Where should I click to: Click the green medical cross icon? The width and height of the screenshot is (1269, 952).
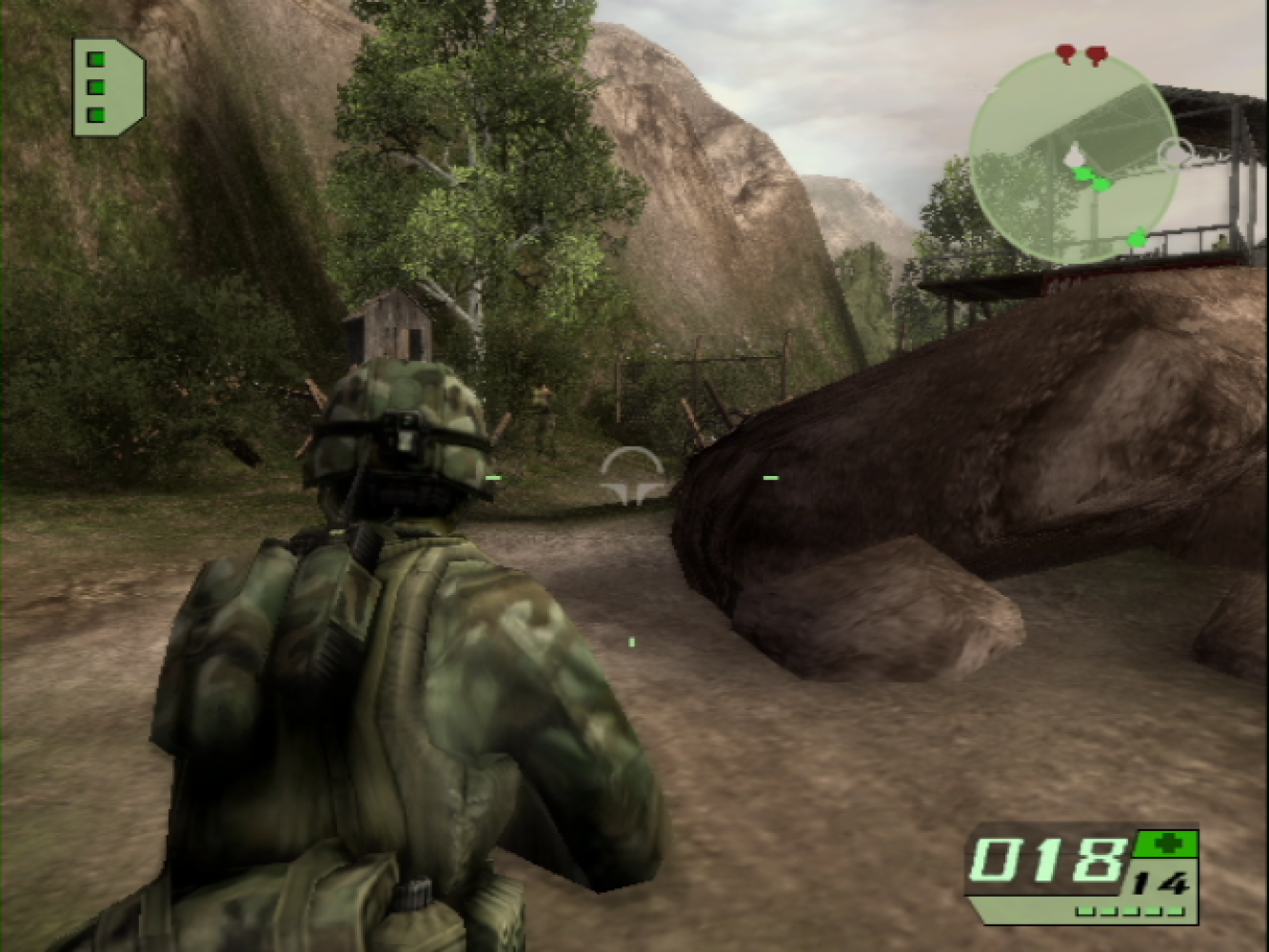pos(1165,843)
